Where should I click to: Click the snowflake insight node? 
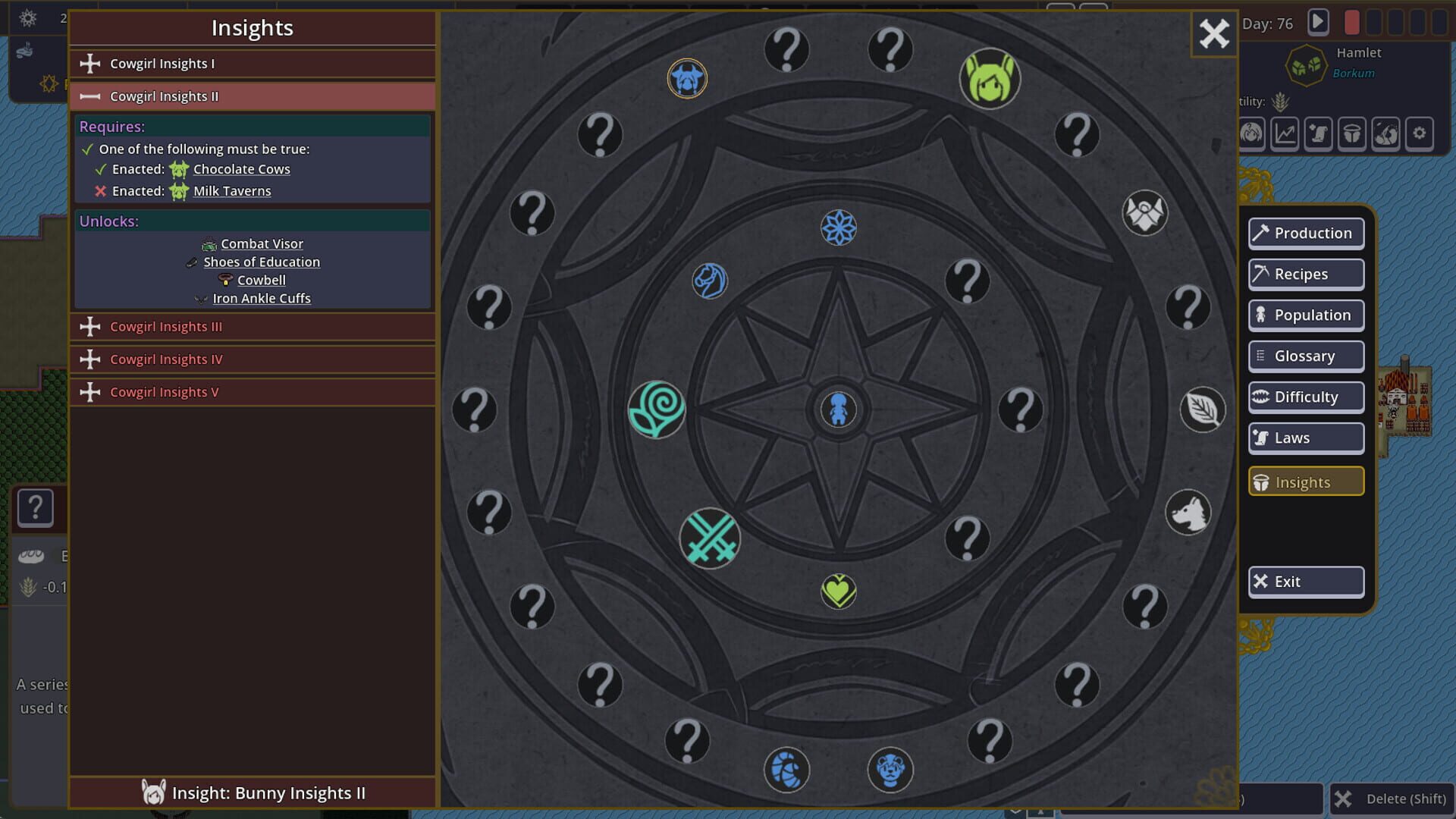pyautogui.click(x=838, y=227)
